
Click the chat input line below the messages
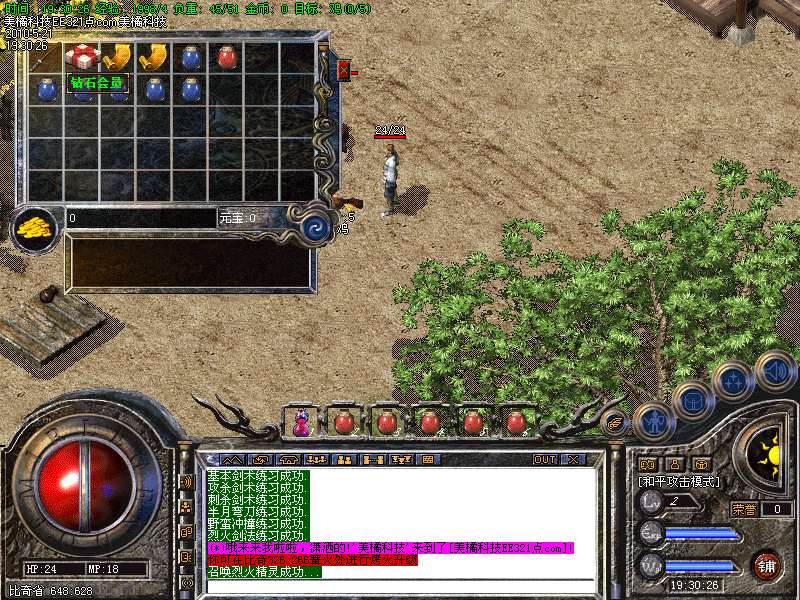(x=400, y=584)
